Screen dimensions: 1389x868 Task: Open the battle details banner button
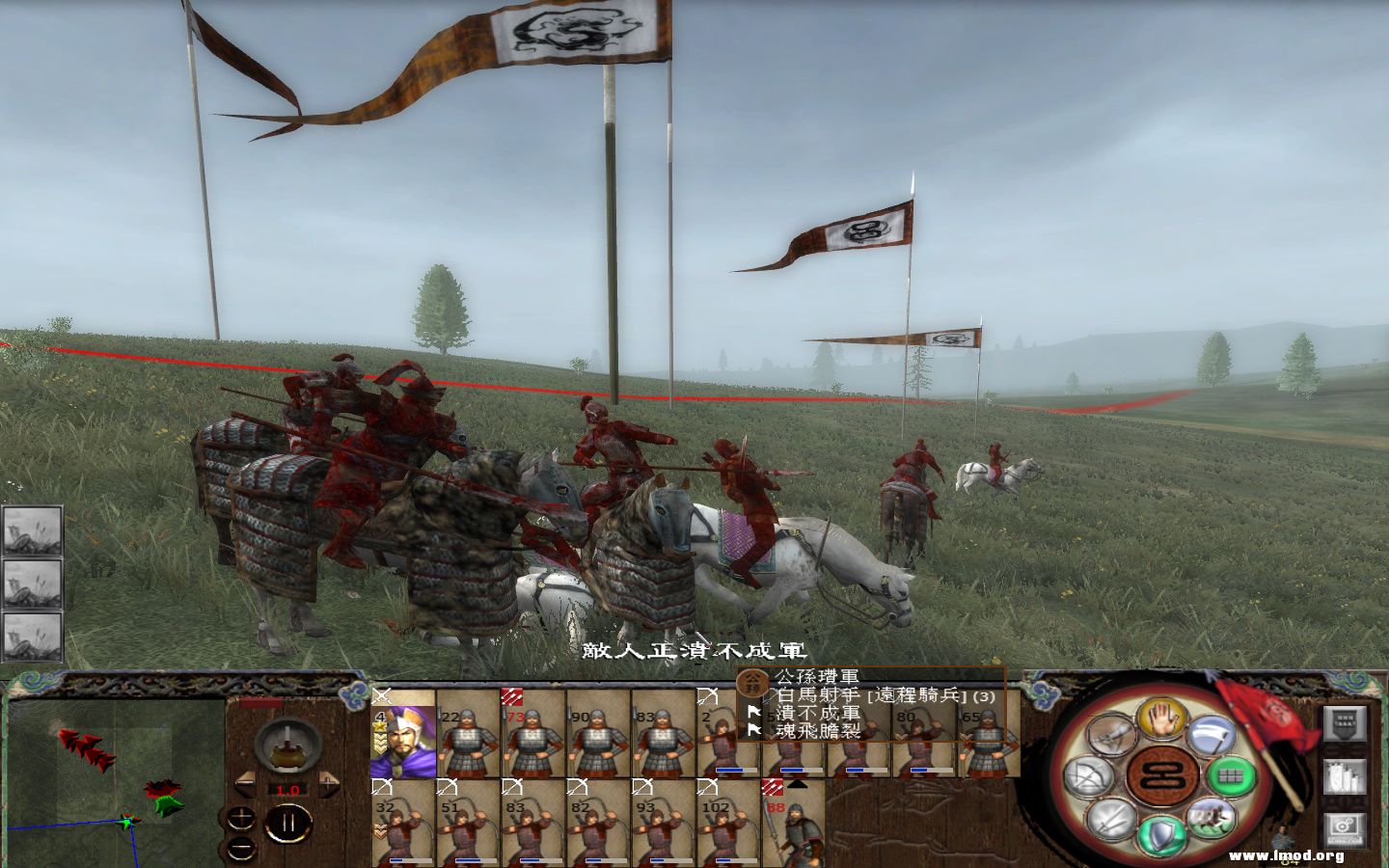pyautogui.click(x=1345, y=723)
